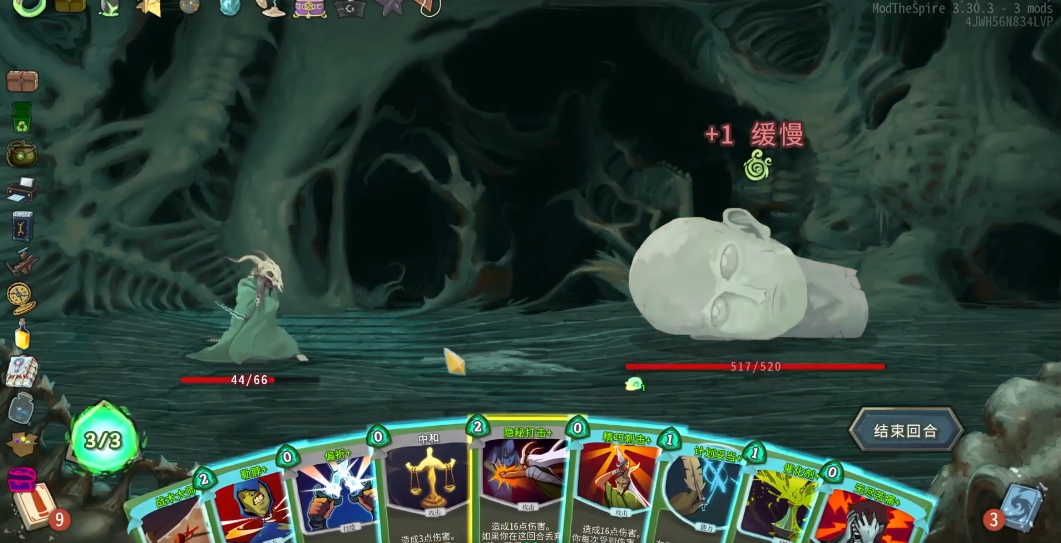Open the draw pile deck

click(x=32, y=506)
